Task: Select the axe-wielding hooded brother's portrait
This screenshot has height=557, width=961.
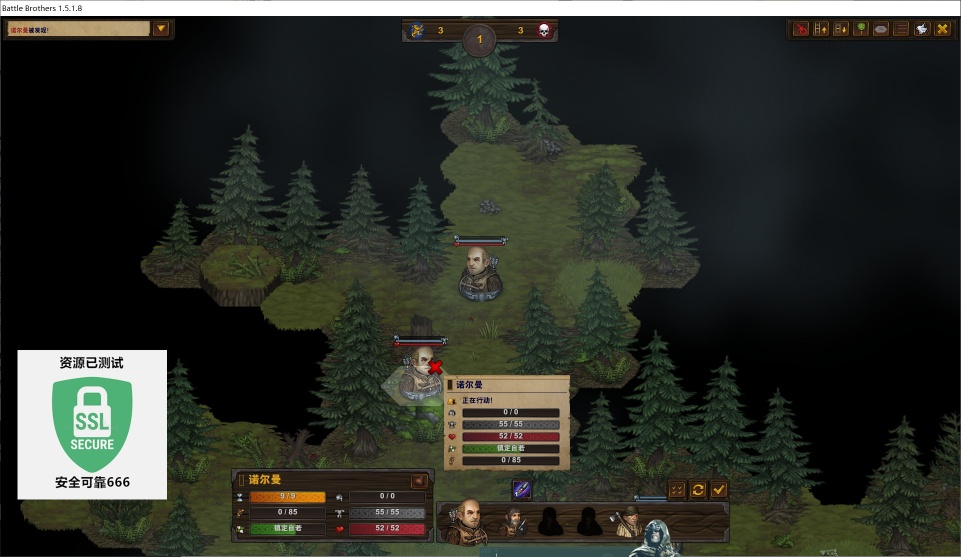Action: coord(627,521)
